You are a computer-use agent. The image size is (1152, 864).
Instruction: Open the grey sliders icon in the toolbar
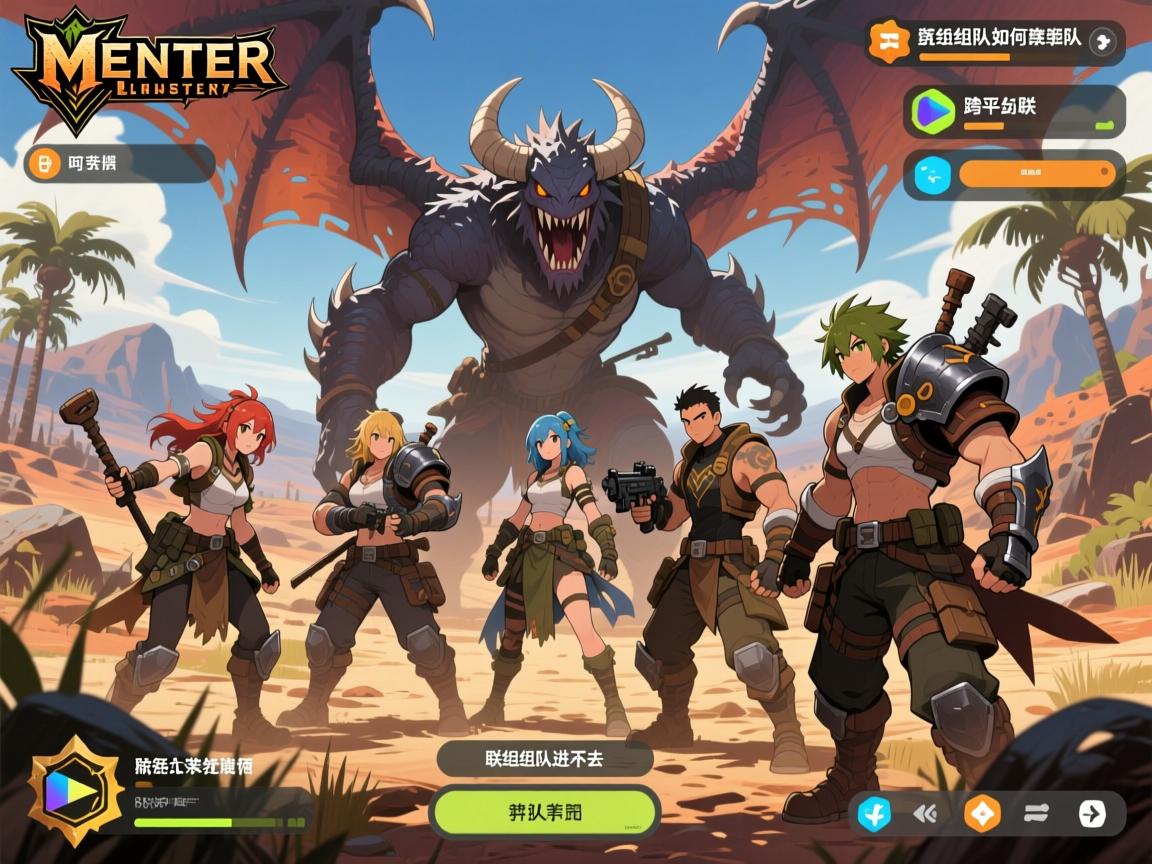1036,814
